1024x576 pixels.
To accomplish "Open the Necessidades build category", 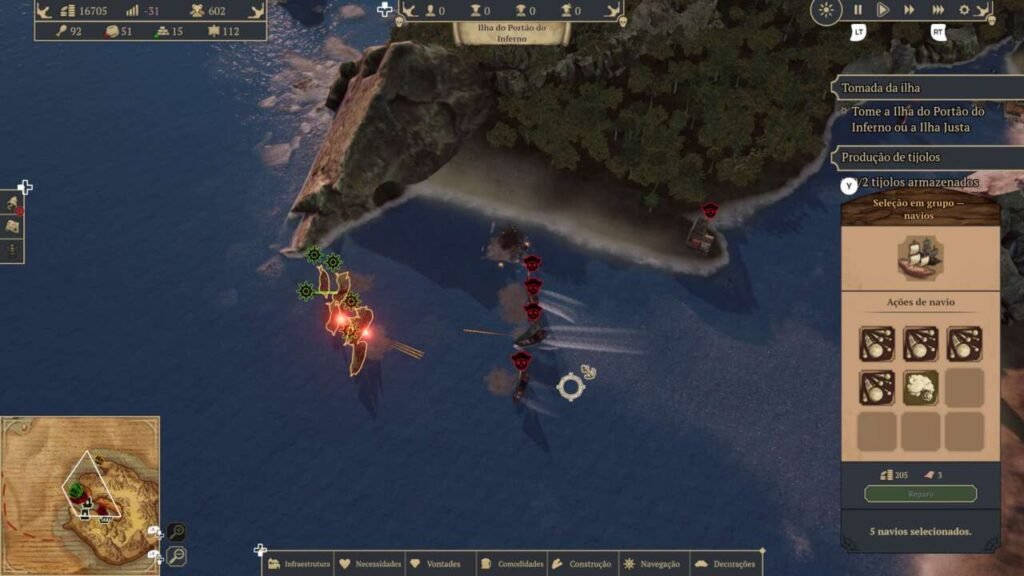I will pyautogui.click(x=370, y=564).
